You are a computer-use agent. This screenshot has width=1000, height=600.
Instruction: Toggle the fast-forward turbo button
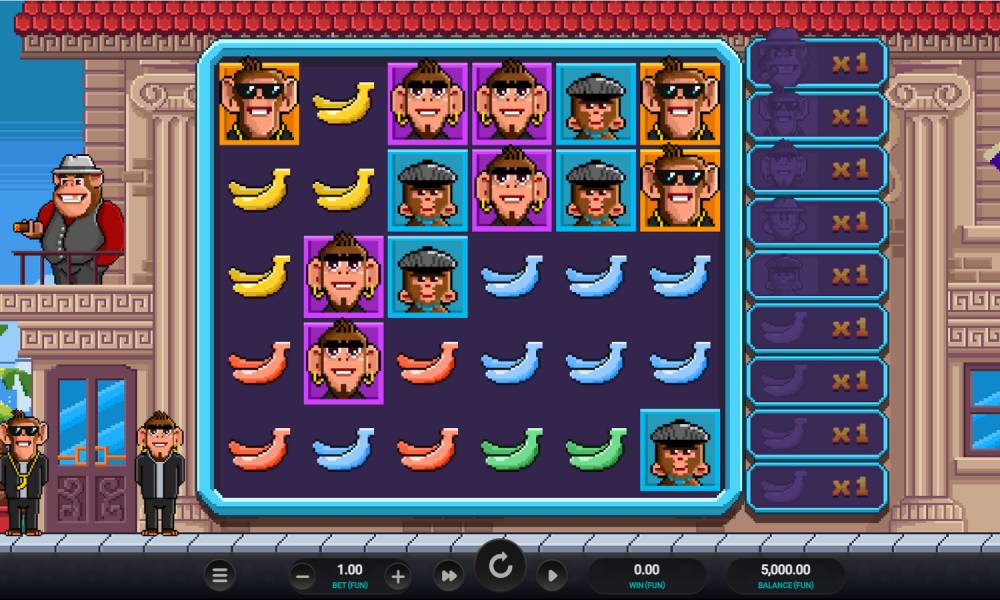449,575
